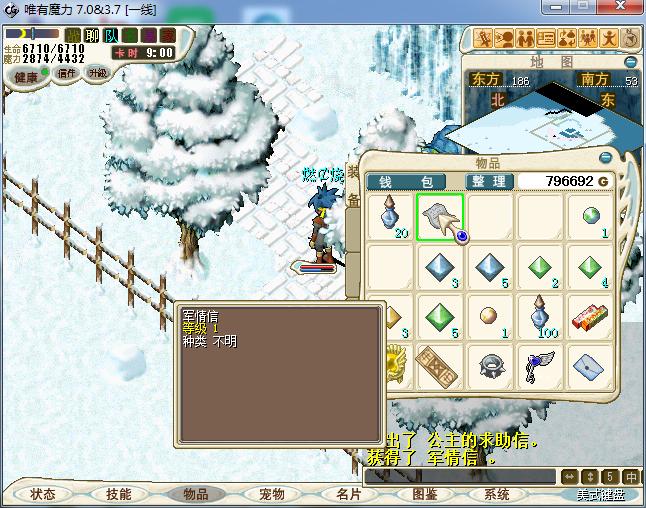Select the potion stack of 20
This screenshot has width=646, height=508.
[389, 216]
